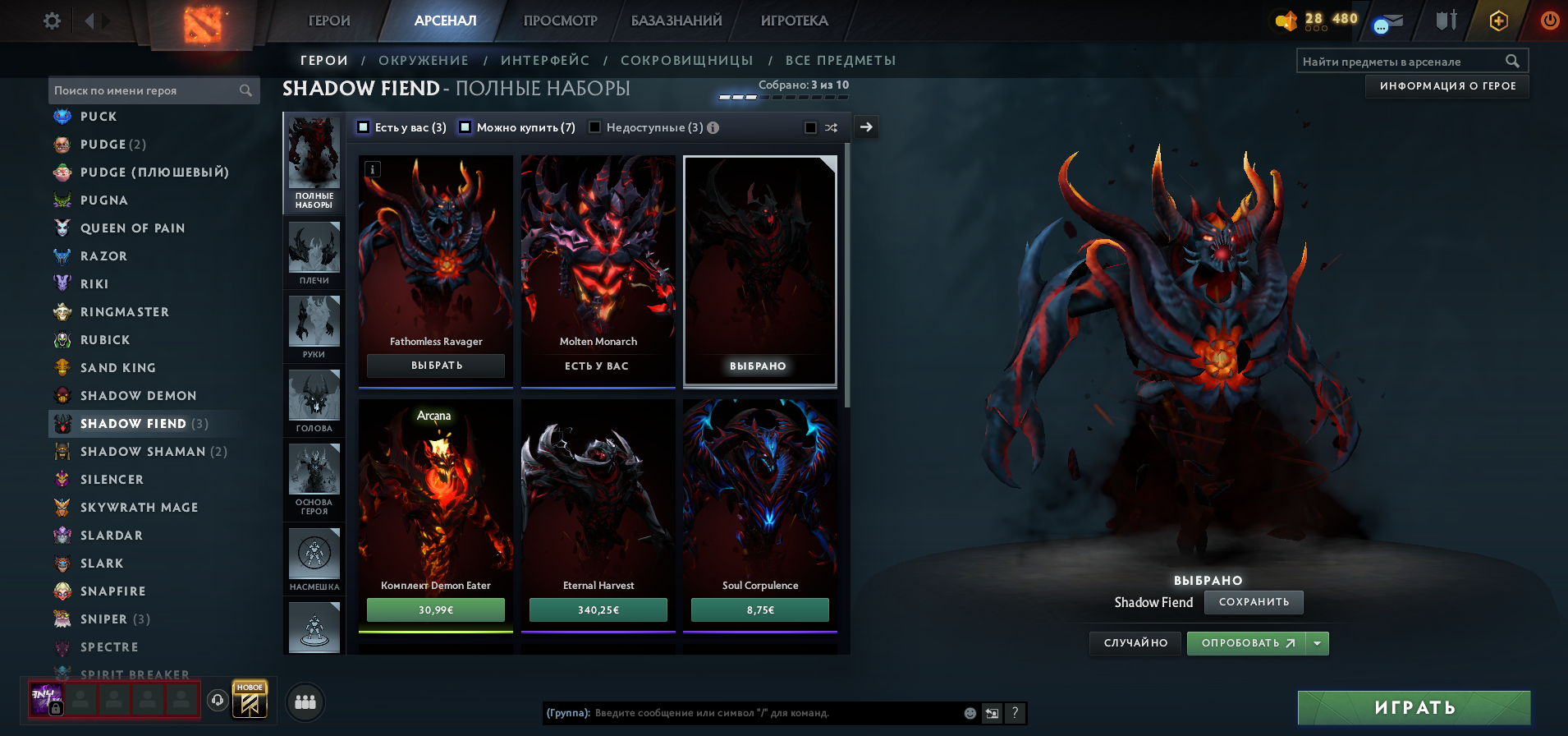Click the Собрано 3 из 10 progress bar

(x=783, y=95)
